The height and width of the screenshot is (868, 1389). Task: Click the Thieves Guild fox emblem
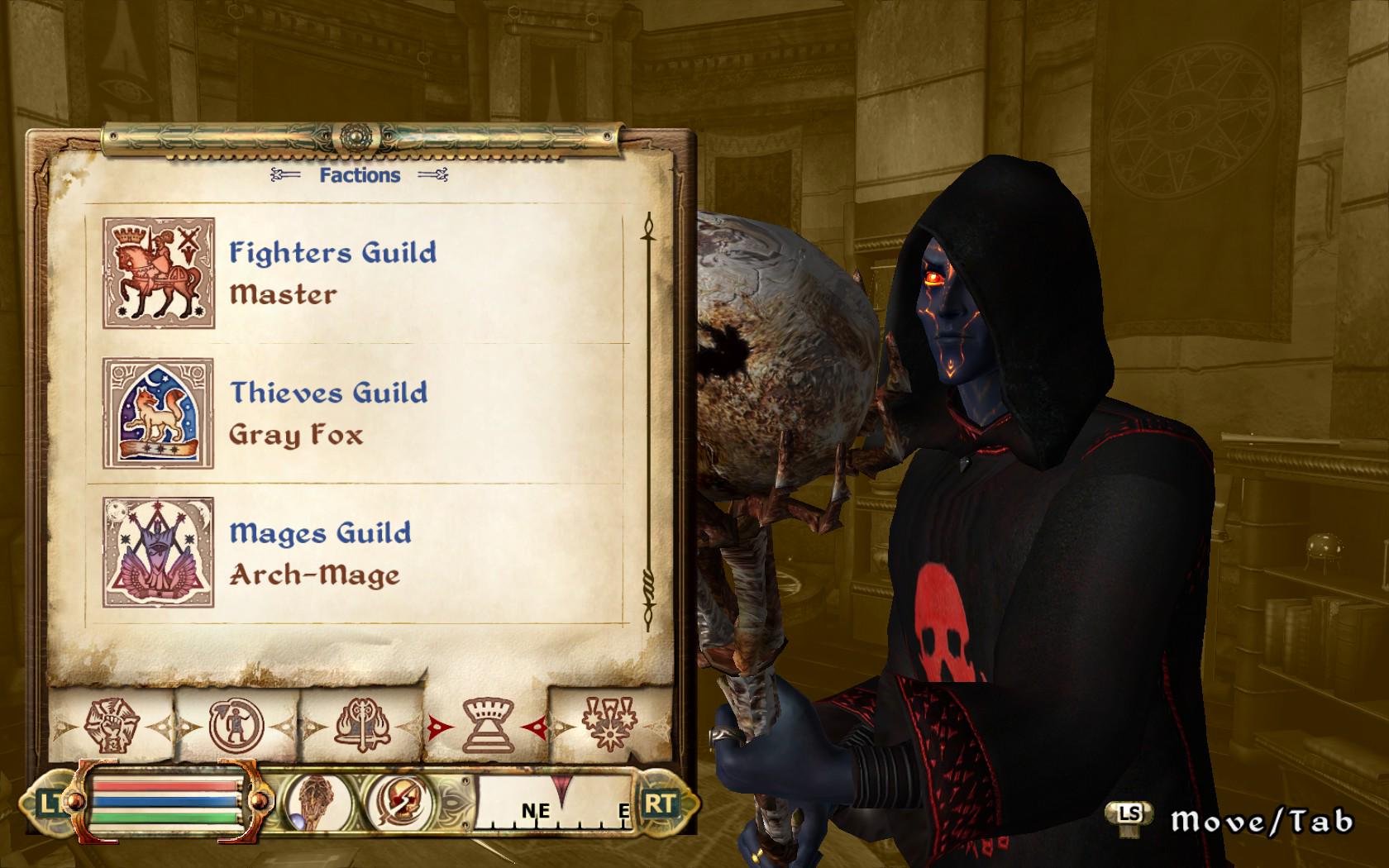pos(159,413)
